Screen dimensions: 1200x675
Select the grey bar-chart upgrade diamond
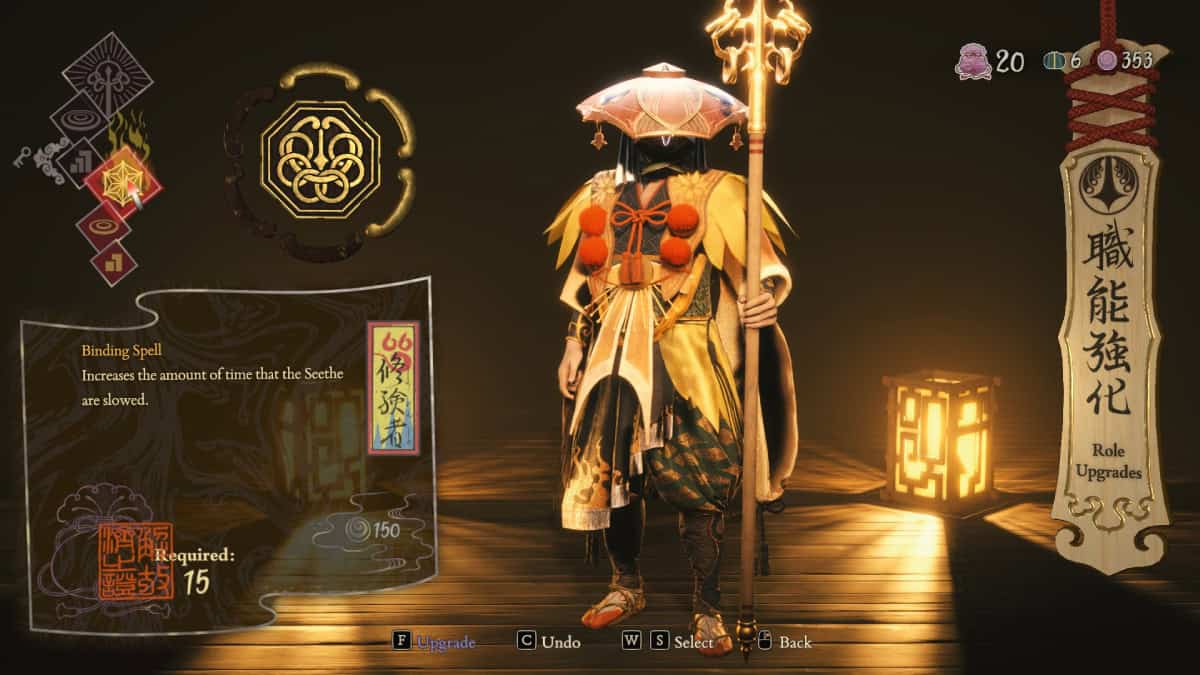tap(82, 160)
